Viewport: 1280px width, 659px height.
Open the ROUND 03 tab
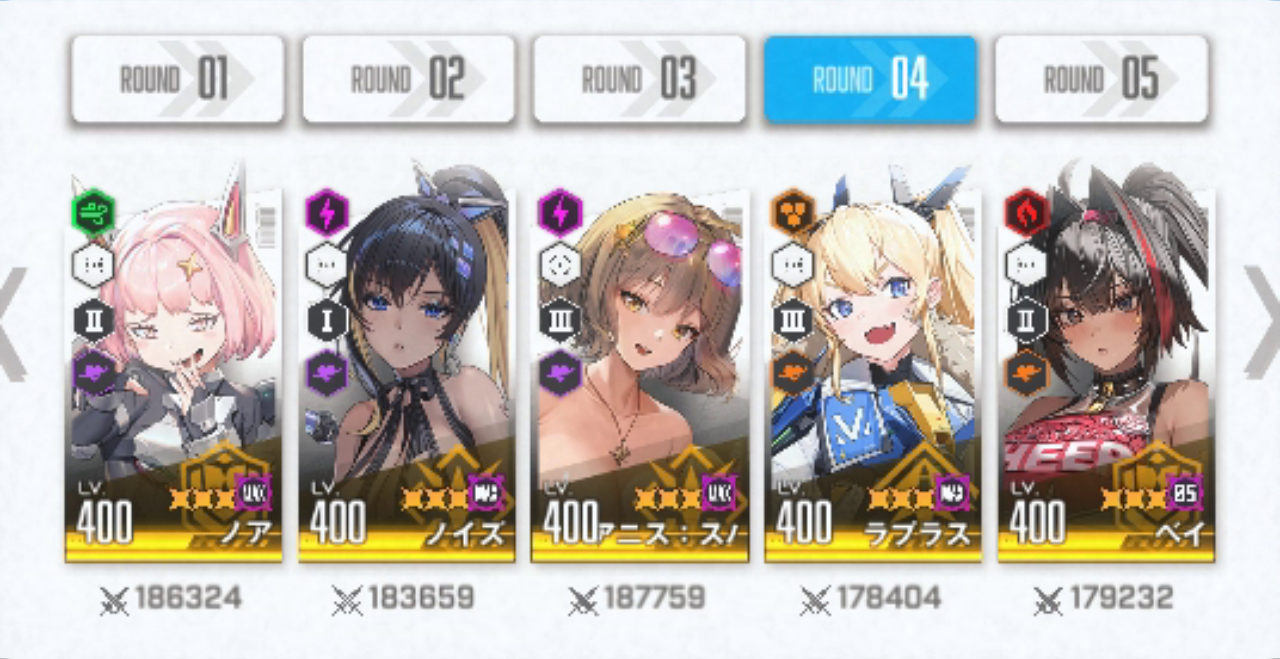point(639,79)
